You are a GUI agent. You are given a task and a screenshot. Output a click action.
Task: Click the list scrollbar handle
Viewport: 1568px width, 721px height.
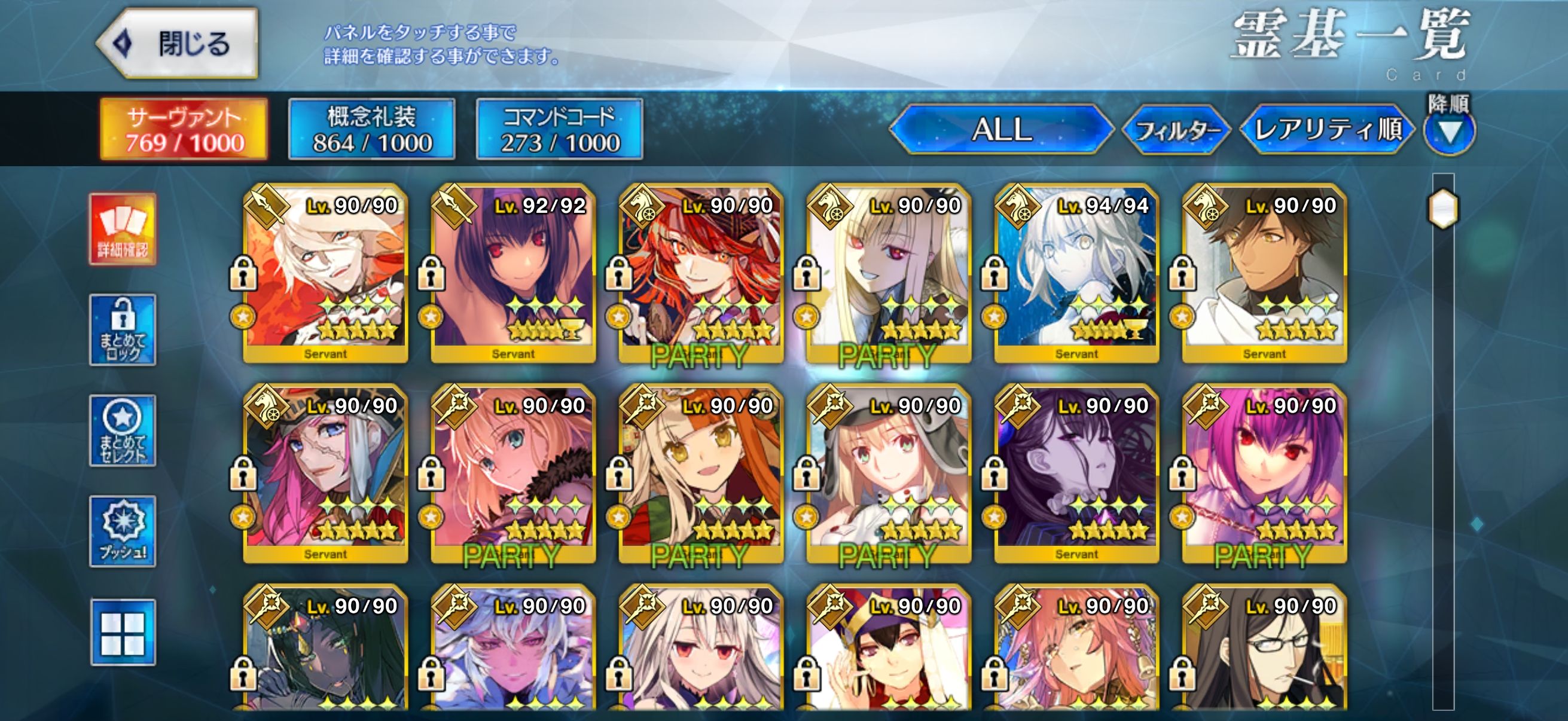pos(1442,209)
